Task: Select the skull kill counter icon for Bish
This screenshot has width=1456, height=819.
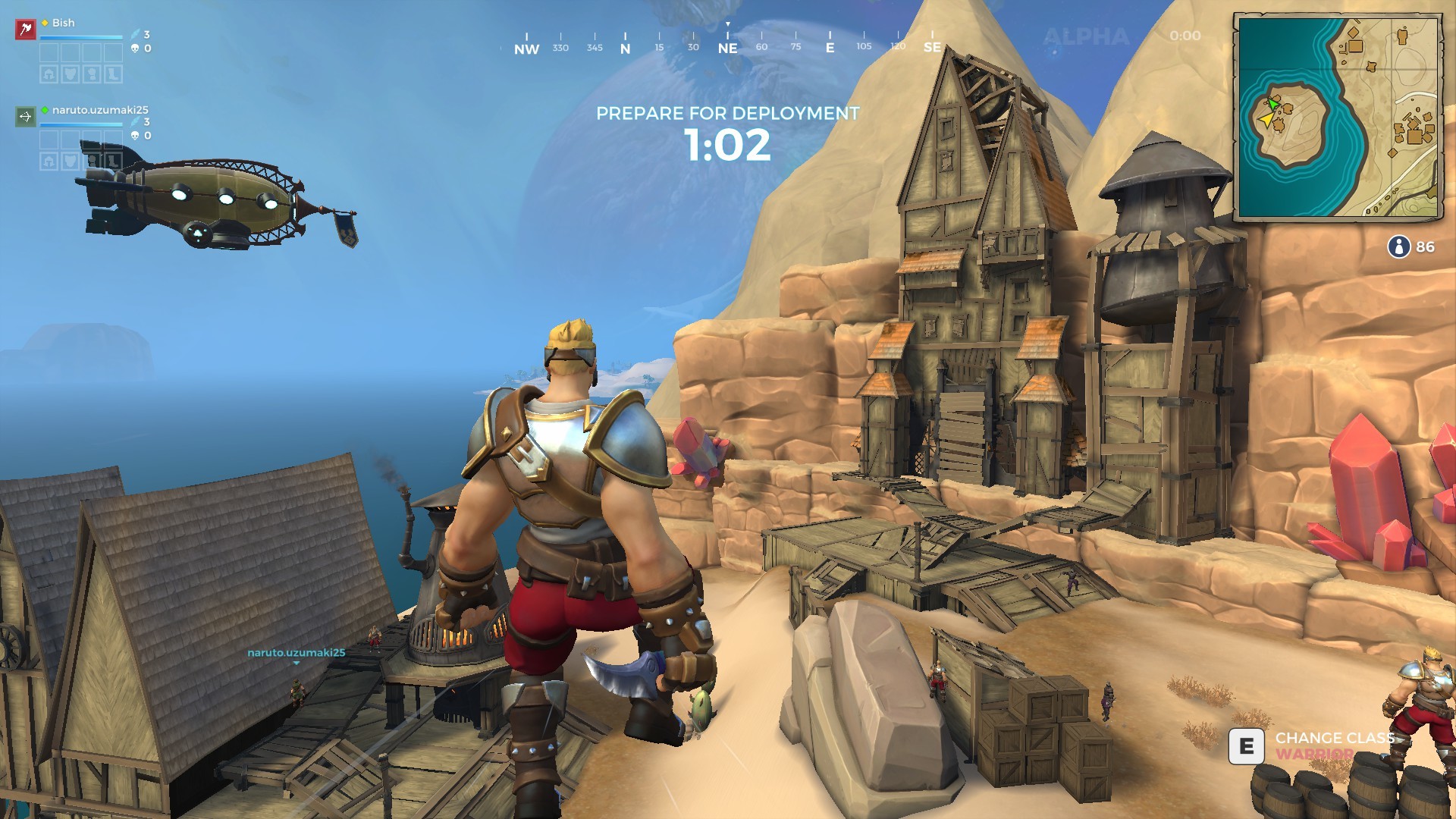Action: click(135, 49)
